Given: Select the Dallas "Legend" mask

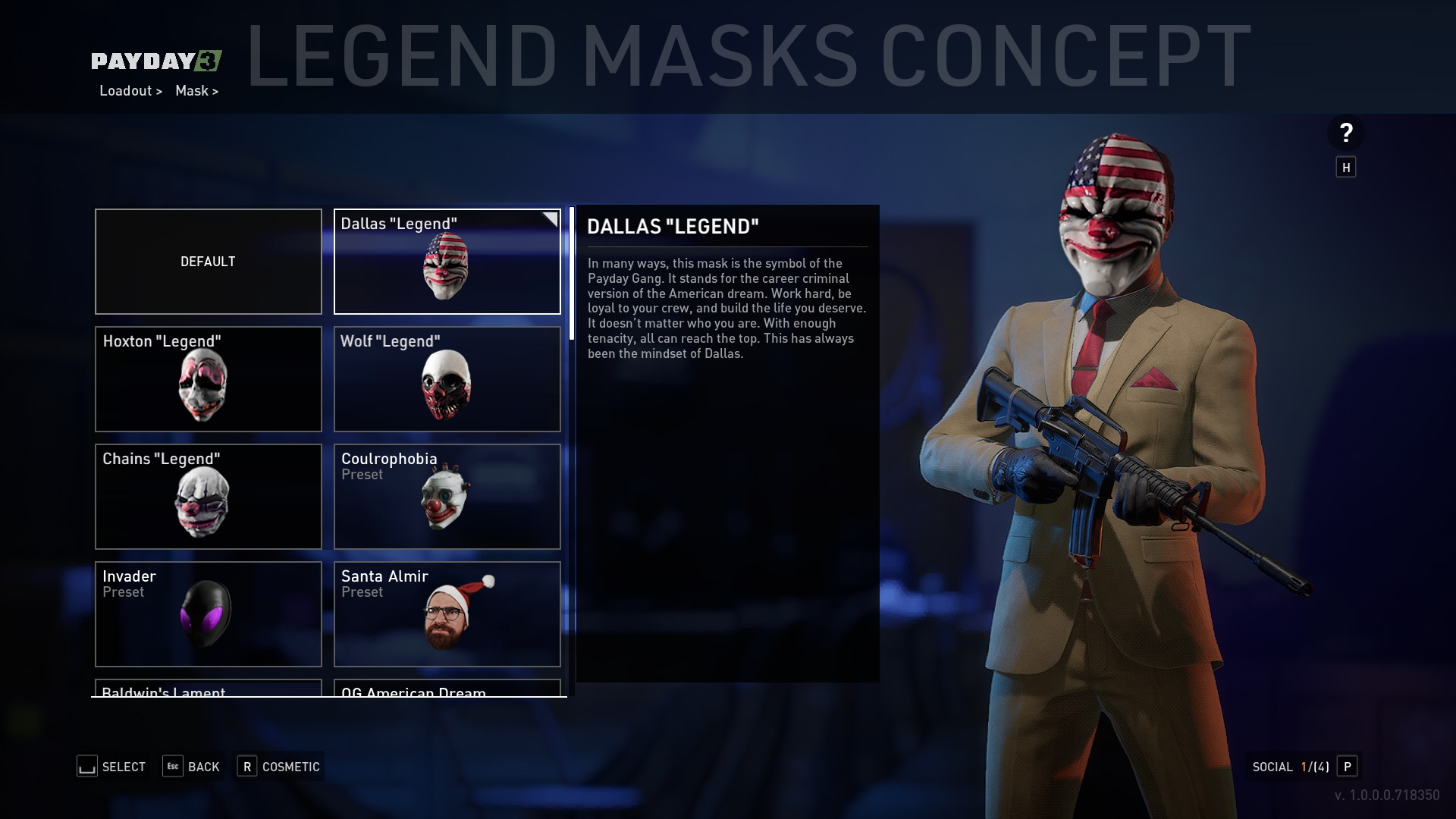Looking at the screenshot, I should 447,262.
